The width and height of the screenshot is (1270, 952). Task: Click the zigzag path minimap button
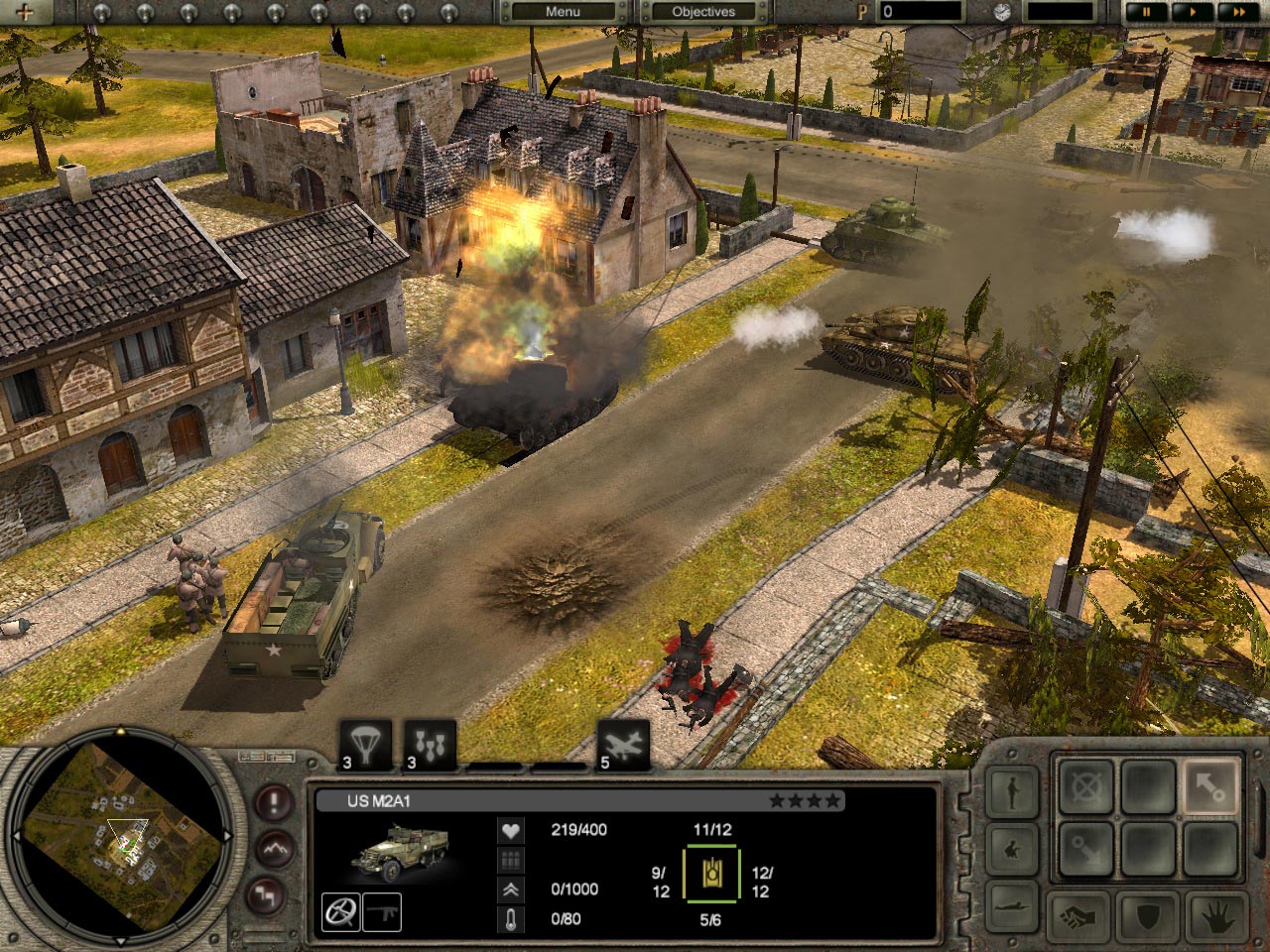click(x=266, y=894)
